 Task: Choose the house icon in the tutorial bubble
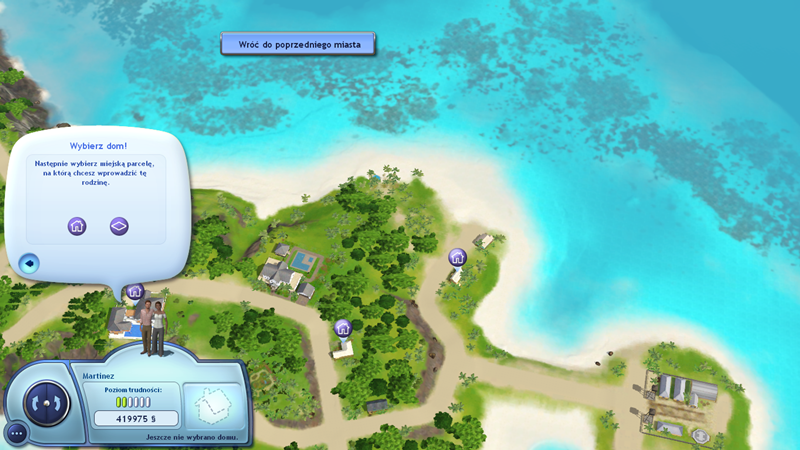[x=77, y=226]
